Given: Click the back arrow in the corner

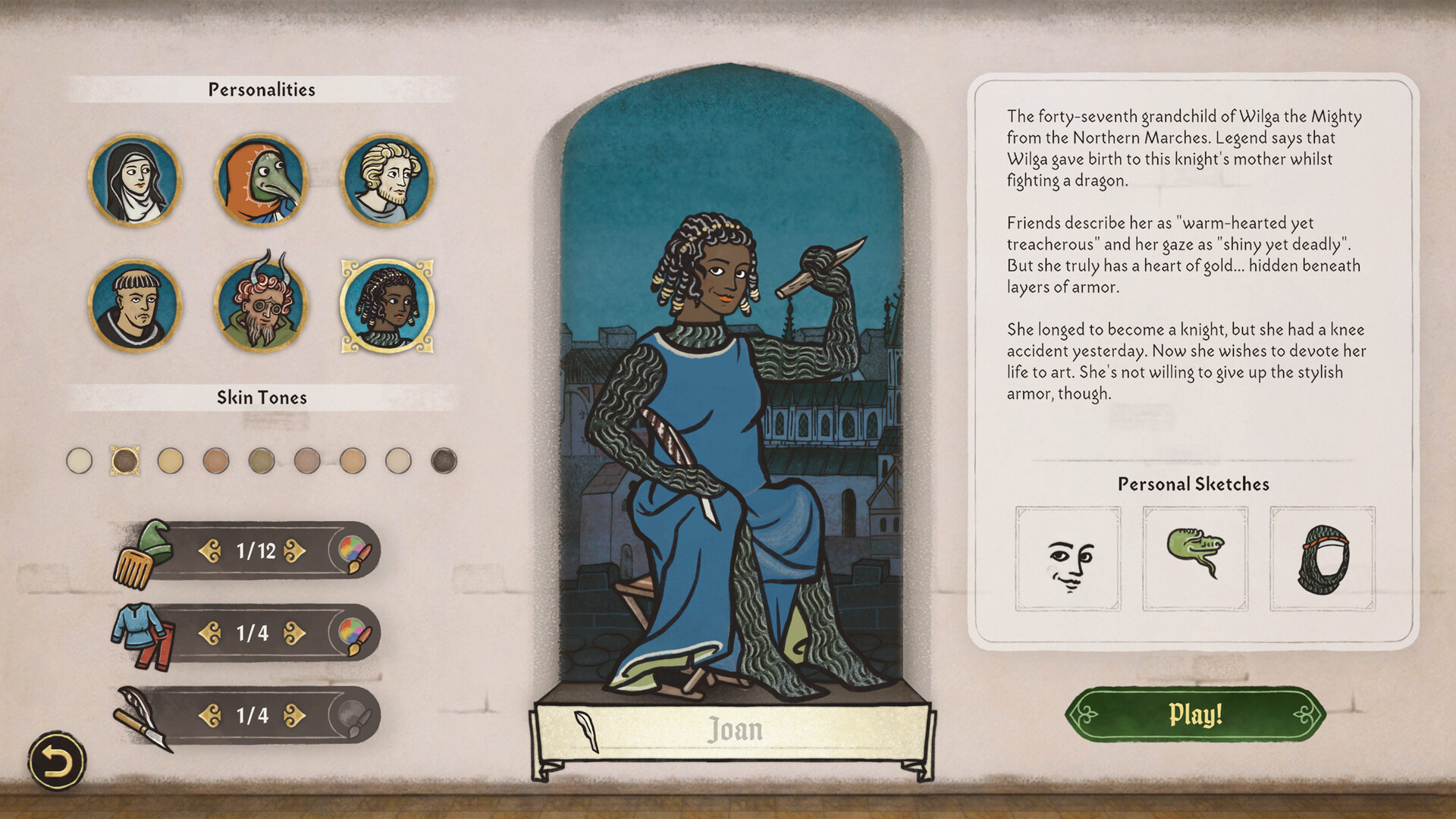Looking at the screenshot, I should click(56, 759).
